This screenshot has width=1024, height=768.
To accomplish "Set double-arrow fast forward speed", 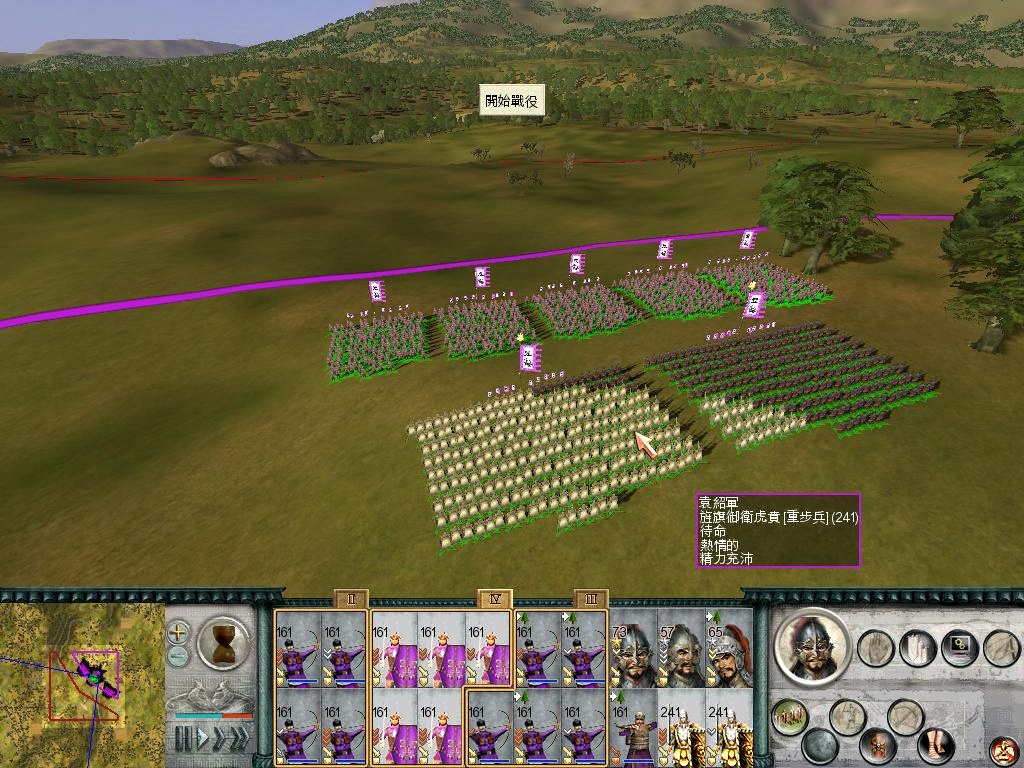I will tap(217, 739).
